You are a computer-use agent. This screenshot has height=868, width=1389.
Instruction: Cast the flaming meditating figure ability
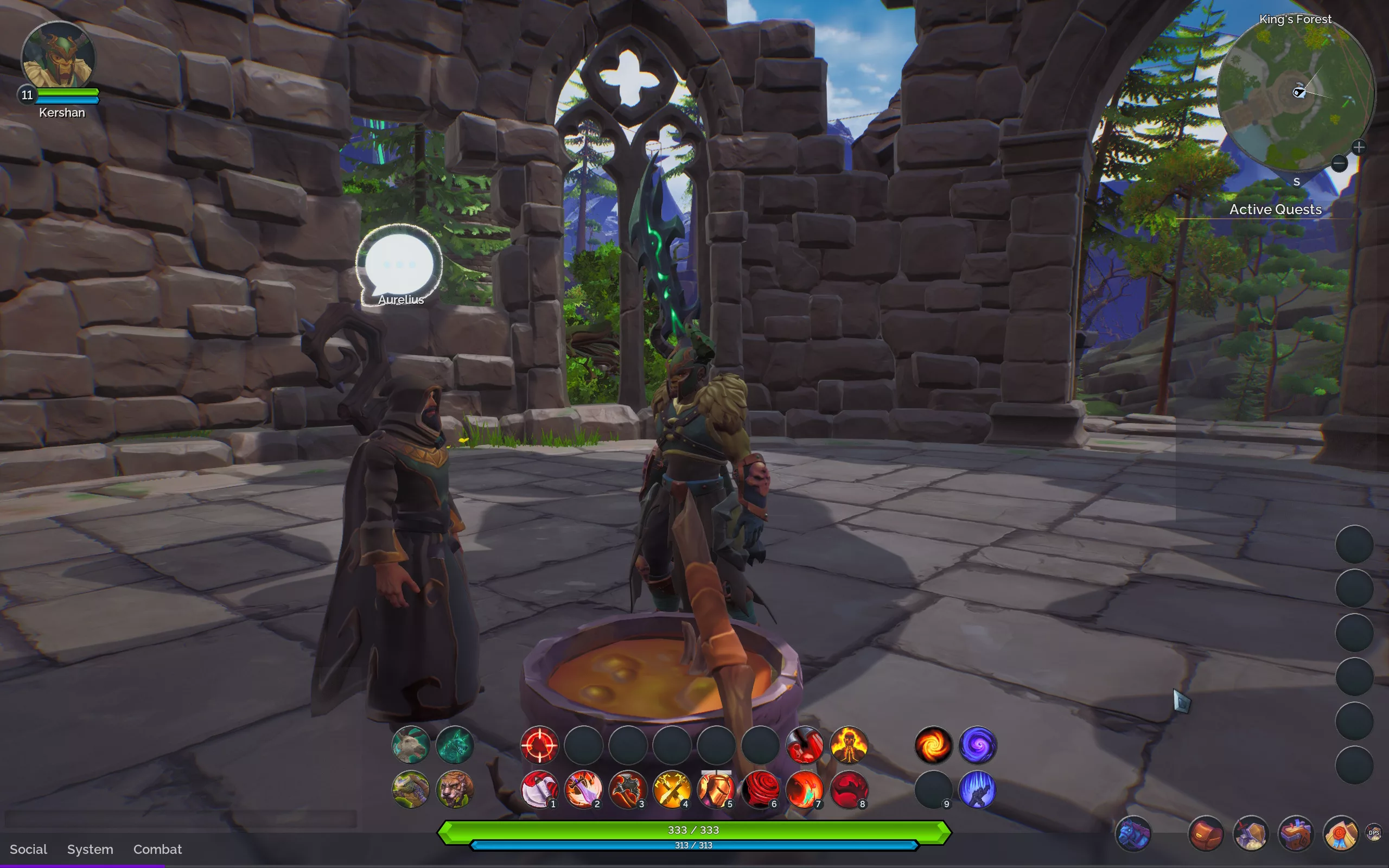pyautogui.click(x=849, y=745)
